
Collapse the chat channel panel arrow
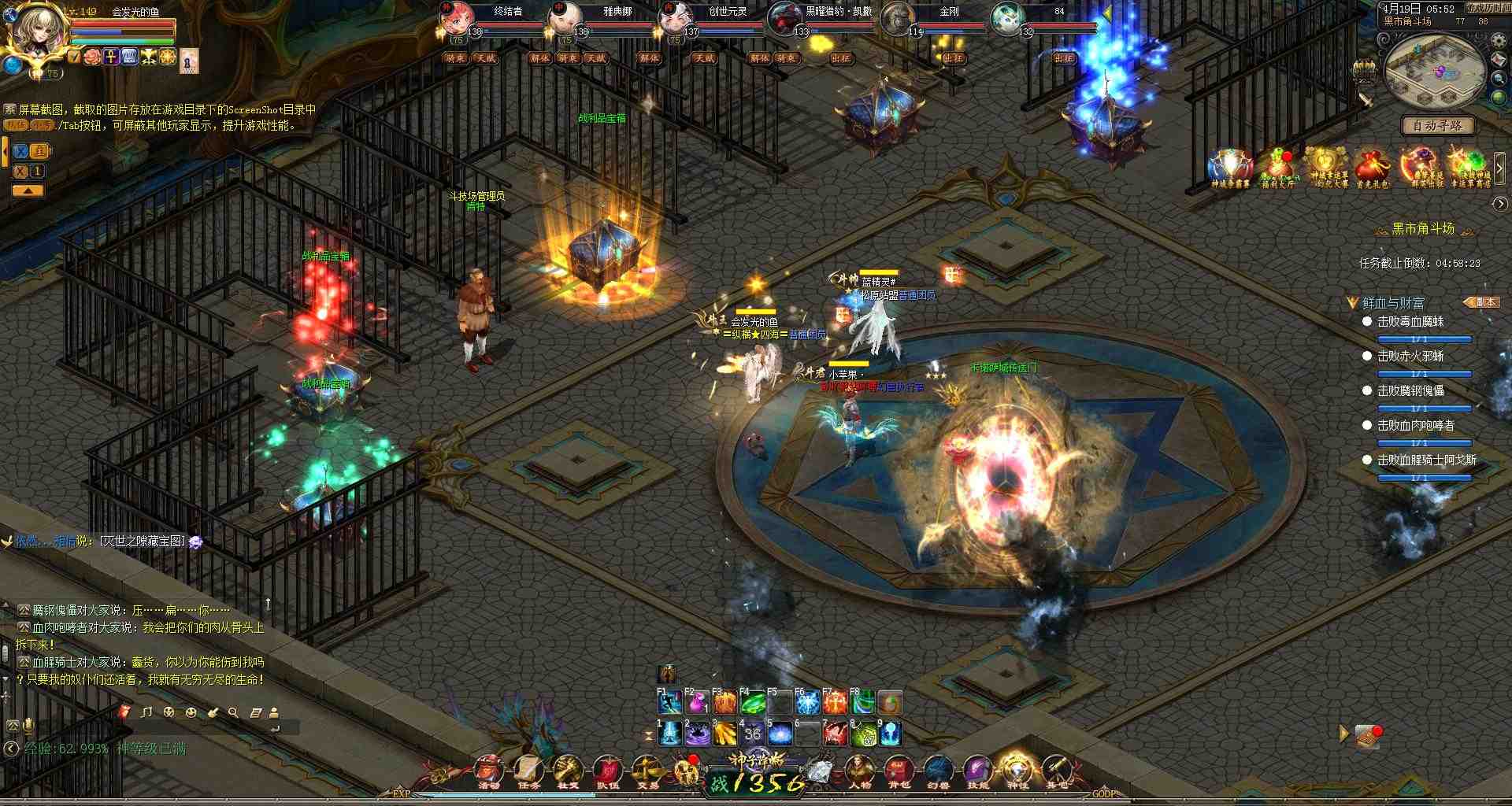click(28, 190)
